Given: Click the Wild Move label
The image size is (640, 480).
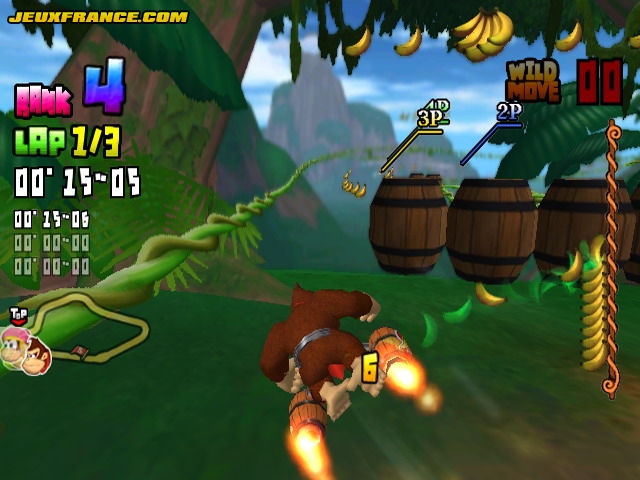Looking at the screenshot, I should pos(533,82).
